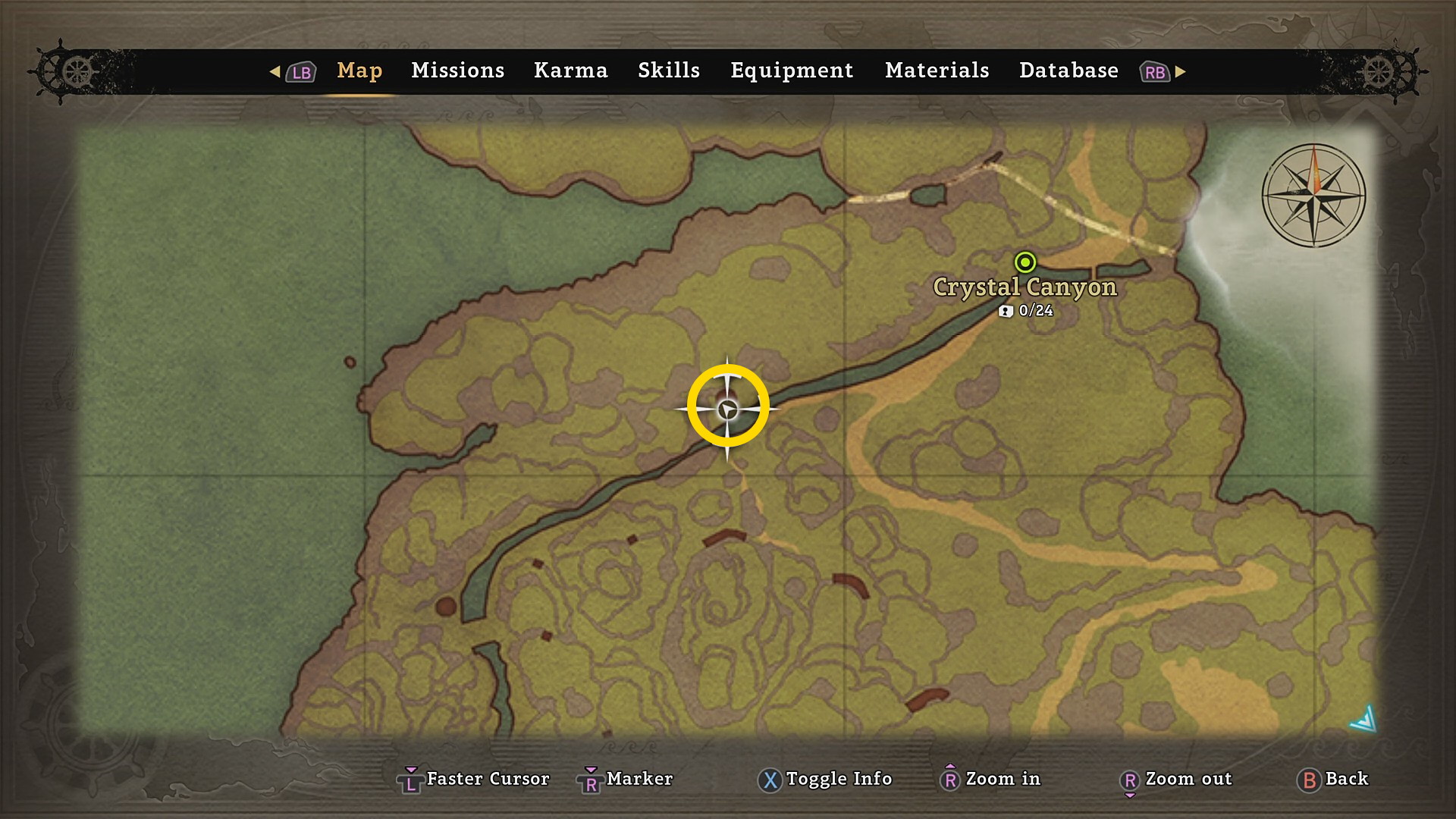This screenshot has width=1456, height=819.
Task: Select the Crystal Canyon green map marker
Action: coord(1025,262)
